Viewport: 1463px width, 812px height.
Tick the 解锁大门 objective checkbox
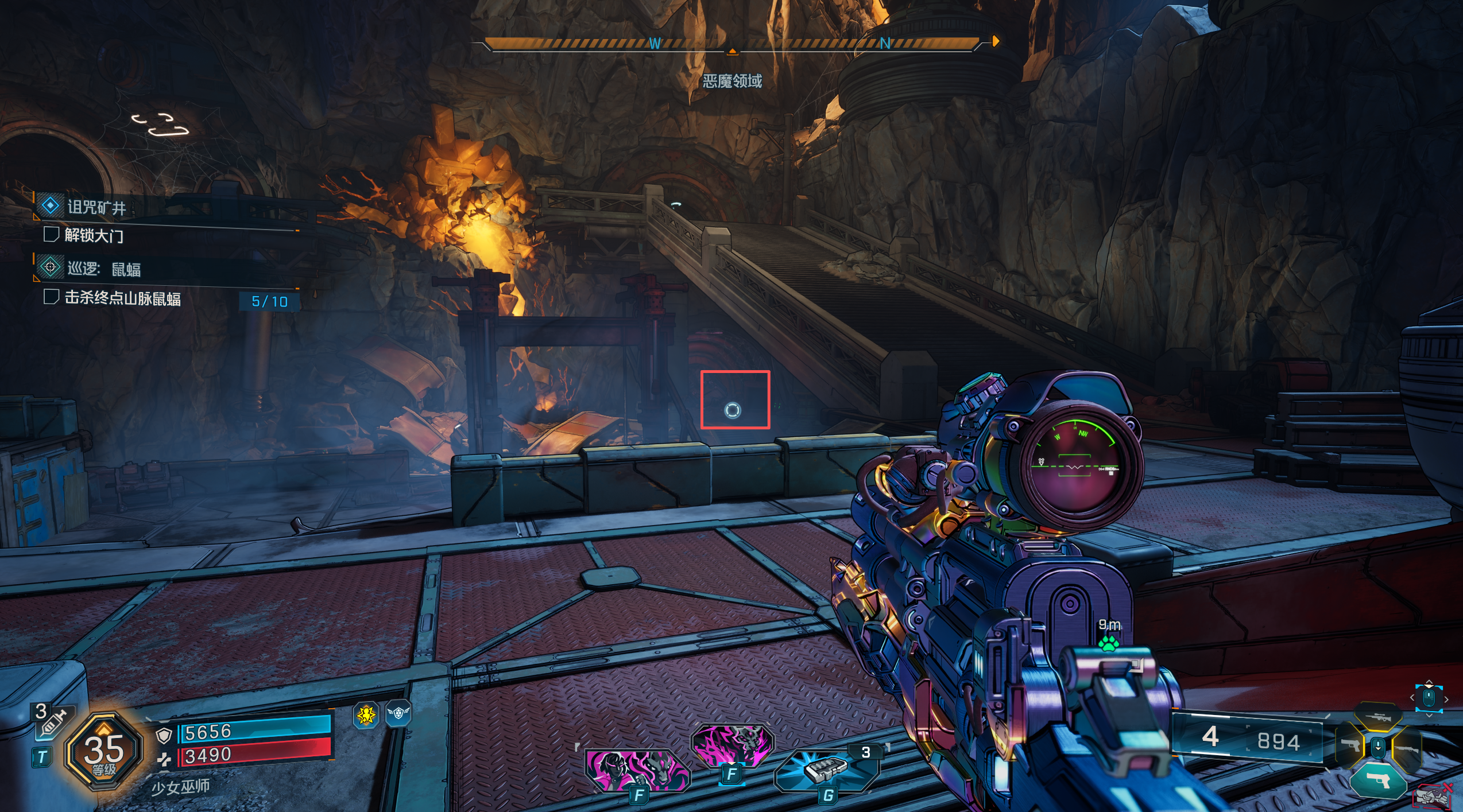coord(51,234)
